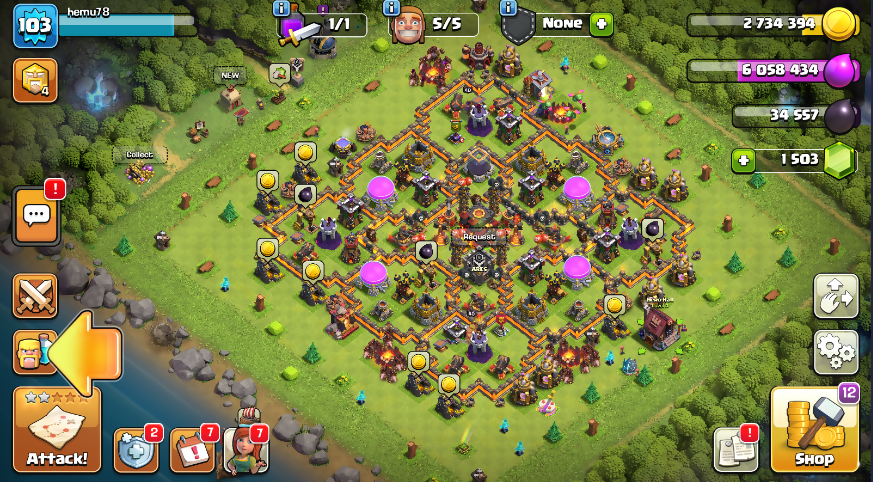Viewport: 873px width, 482px height.
Task: Open the blue shield icon with 2 badge
Action: tap(135, 449)
